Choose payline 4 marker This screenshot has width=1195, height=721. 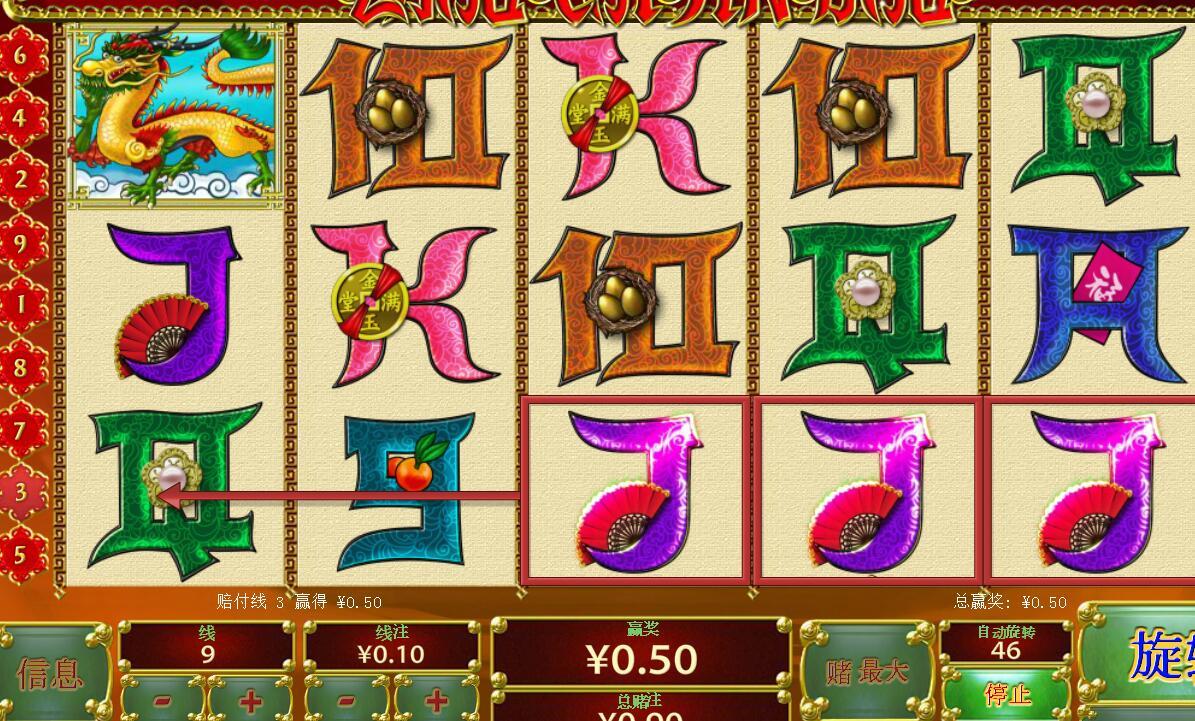click(21, 118)
